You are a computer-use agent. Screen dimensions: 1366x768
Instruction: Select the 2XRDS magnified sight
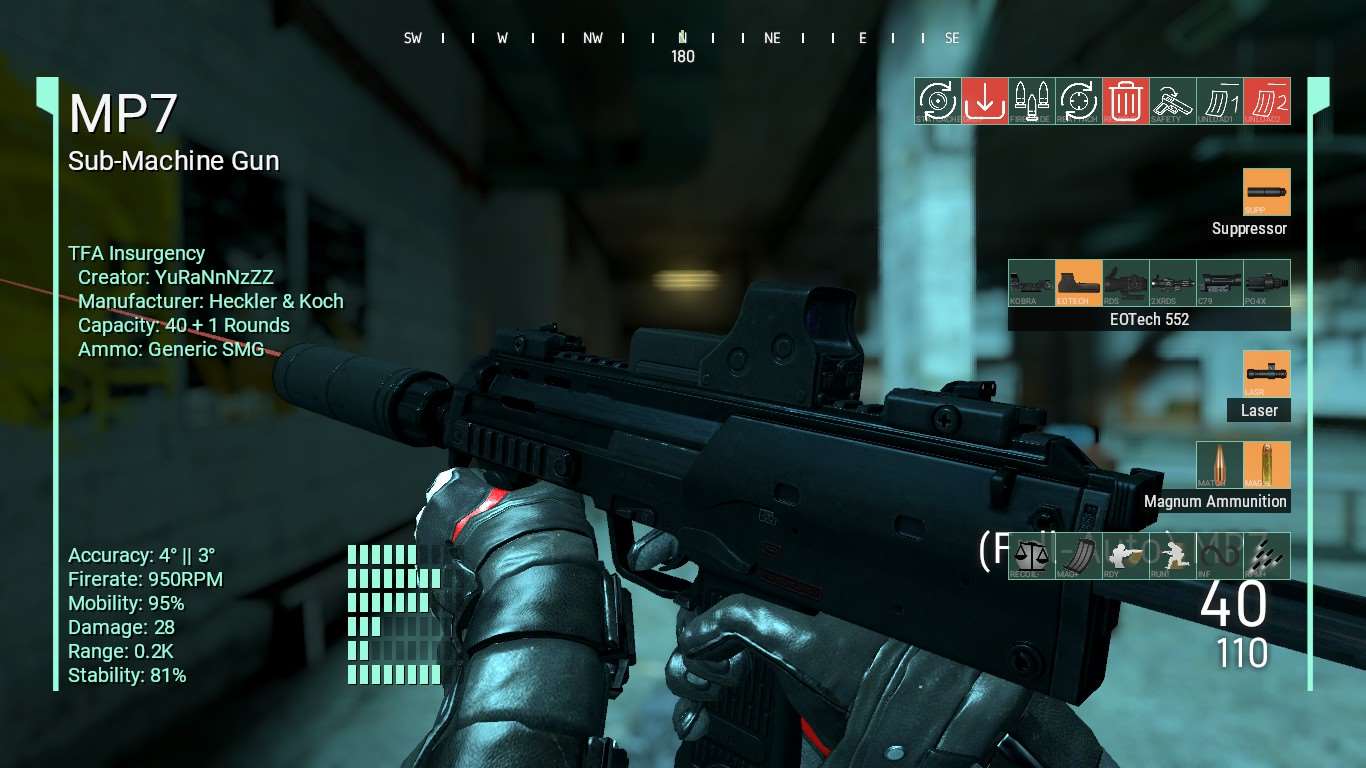[x=1172, y=283]
